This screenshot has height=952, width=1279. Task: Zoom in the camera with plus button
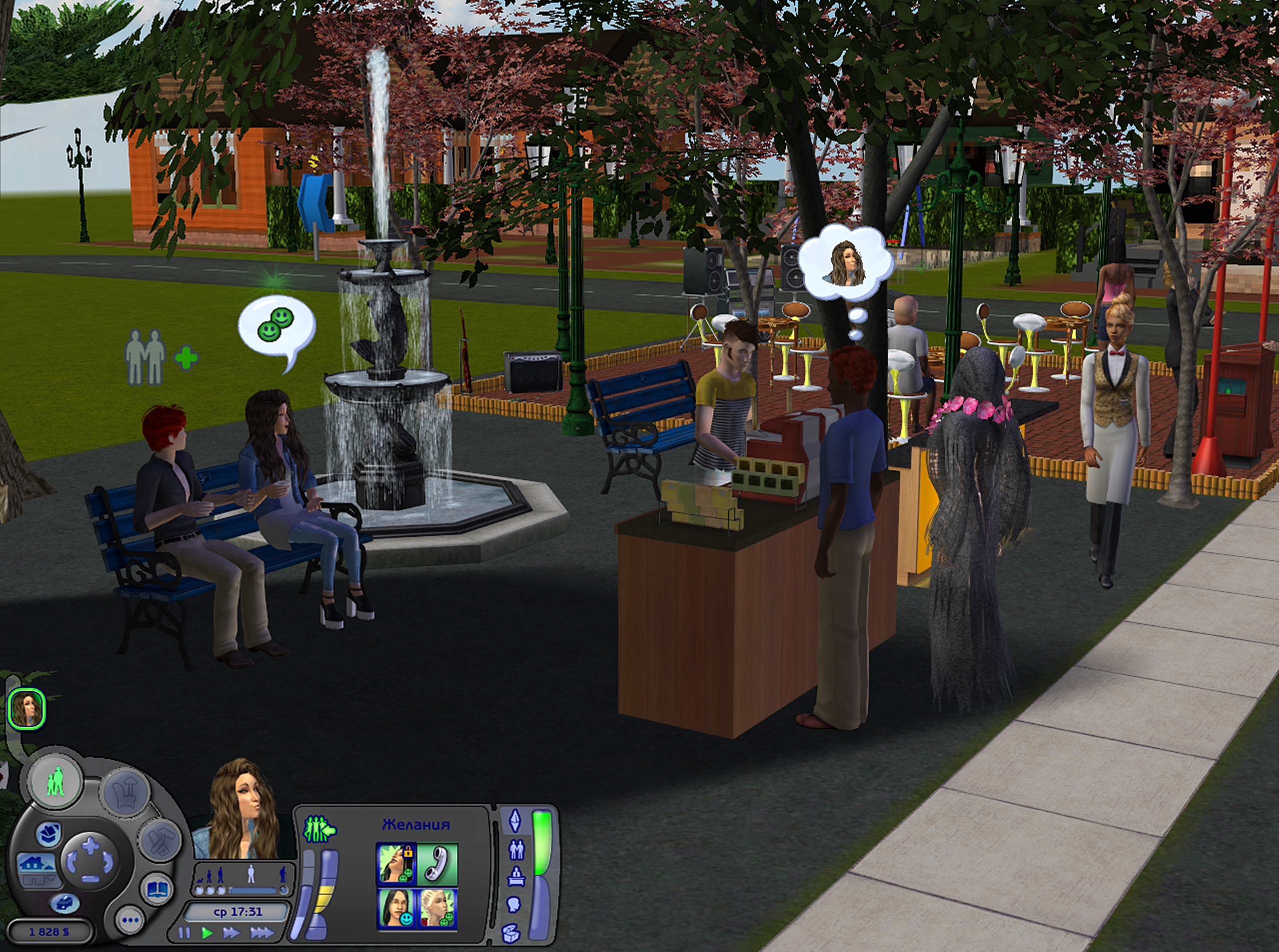(90, 847)
